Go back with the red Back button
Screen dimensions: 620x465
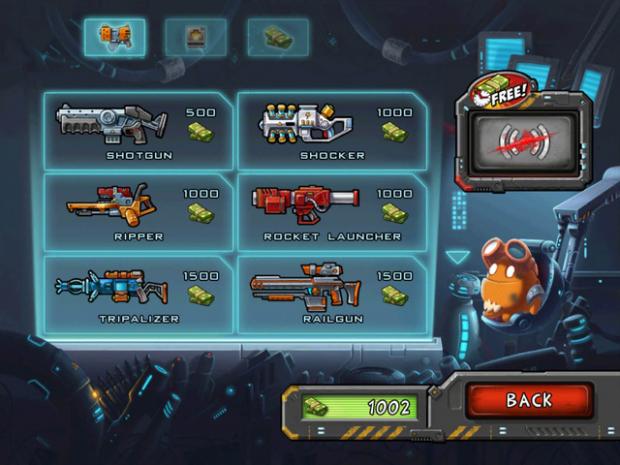click(x=529, y=401)
